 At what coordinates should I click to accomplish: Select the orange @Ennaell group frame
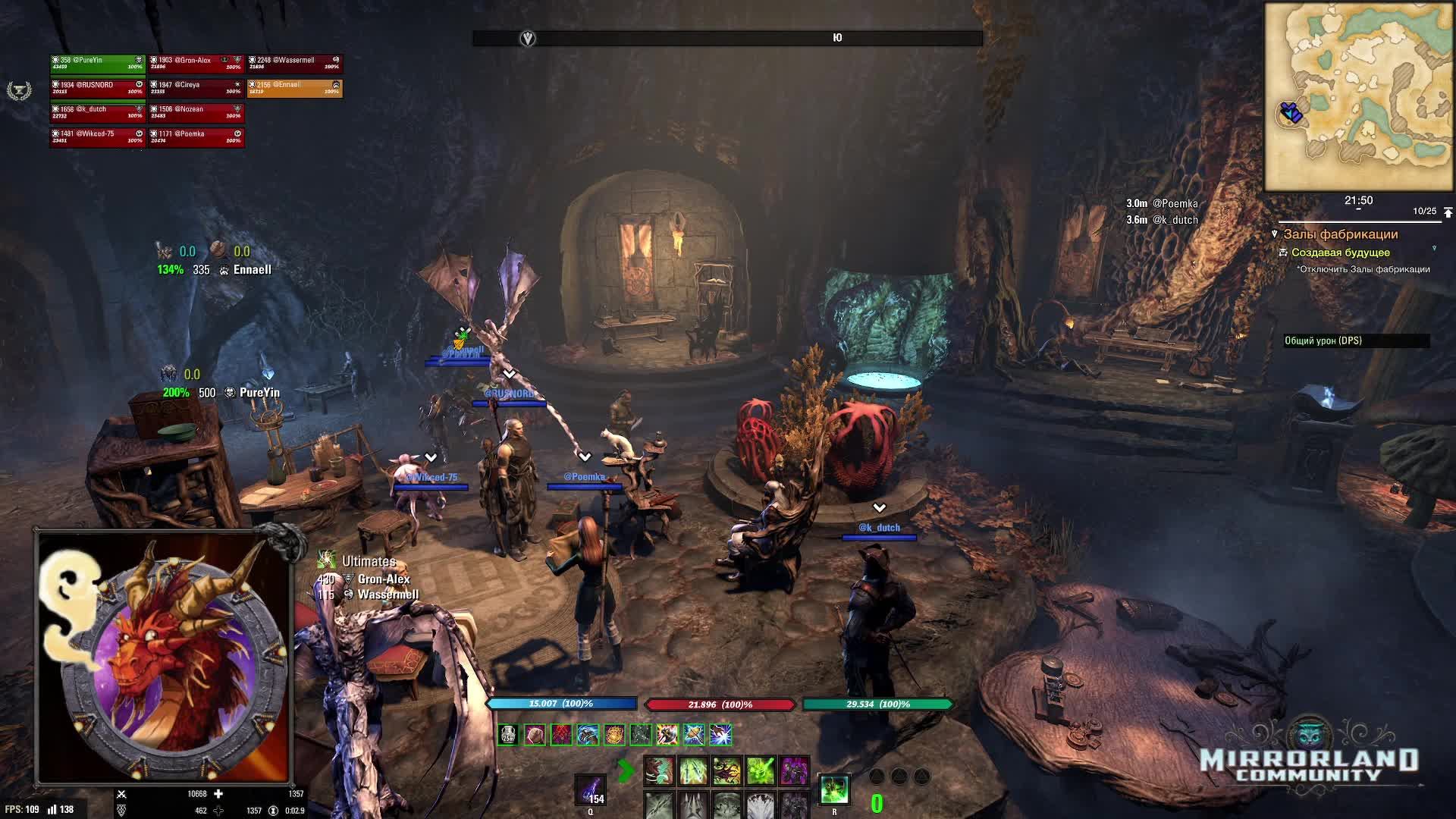[294, 88]
